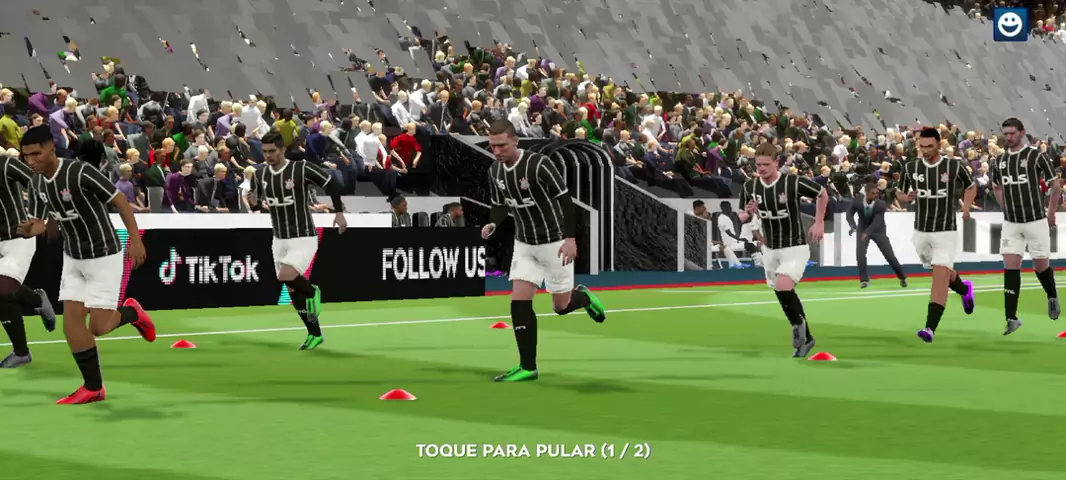Open the smiley face overlay icon
The width and height of the screenshot is (1066, 480).
[1010, 24]
